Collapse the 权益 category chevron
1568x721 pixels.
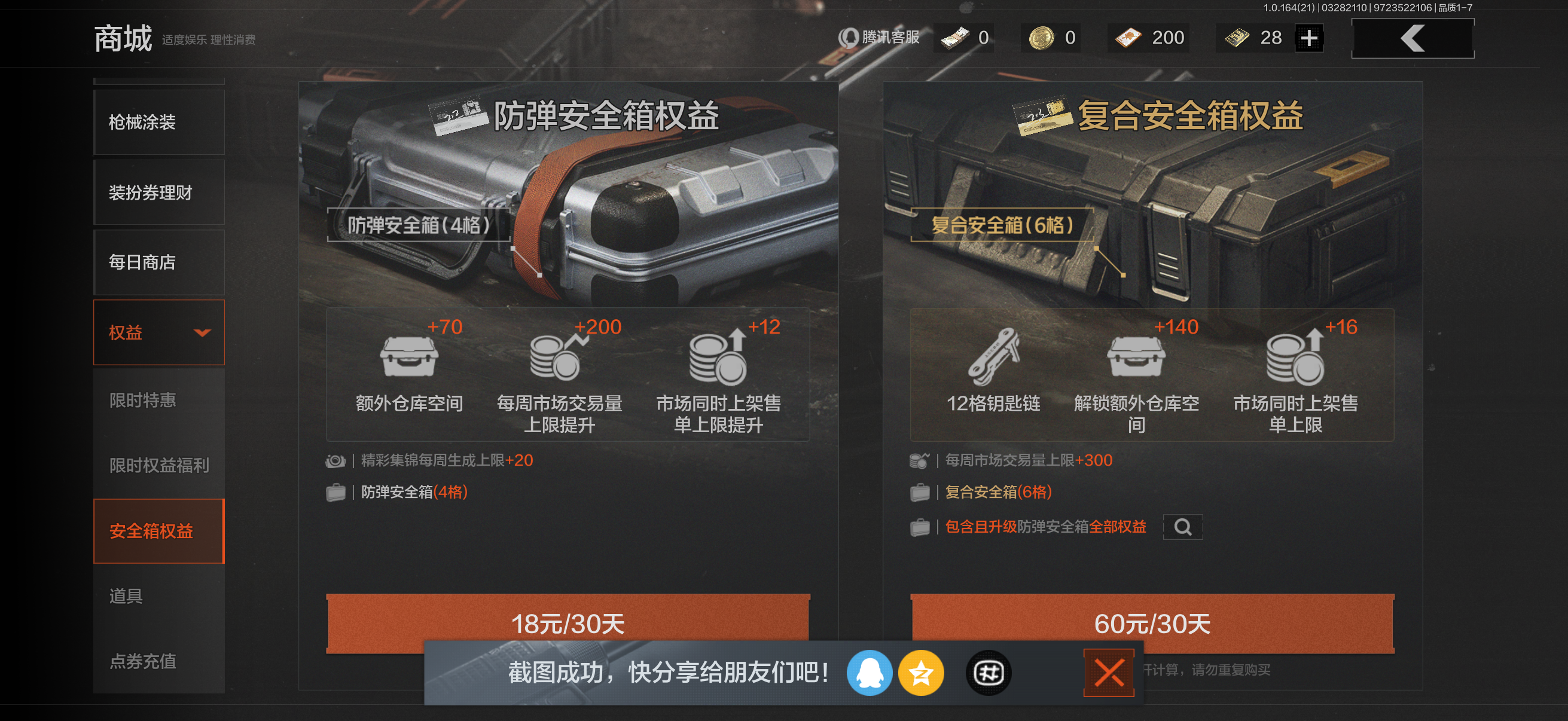203,332
